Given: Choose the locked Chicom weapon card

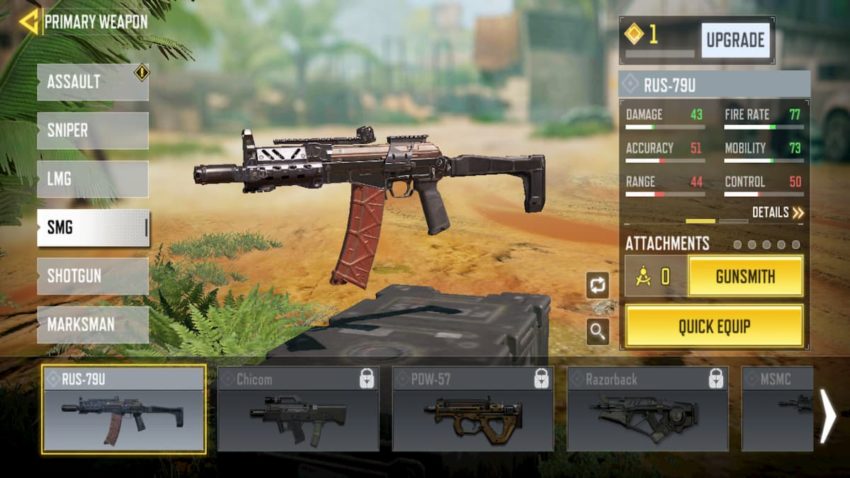Looking at the screenshot, I should pos(298,409).
